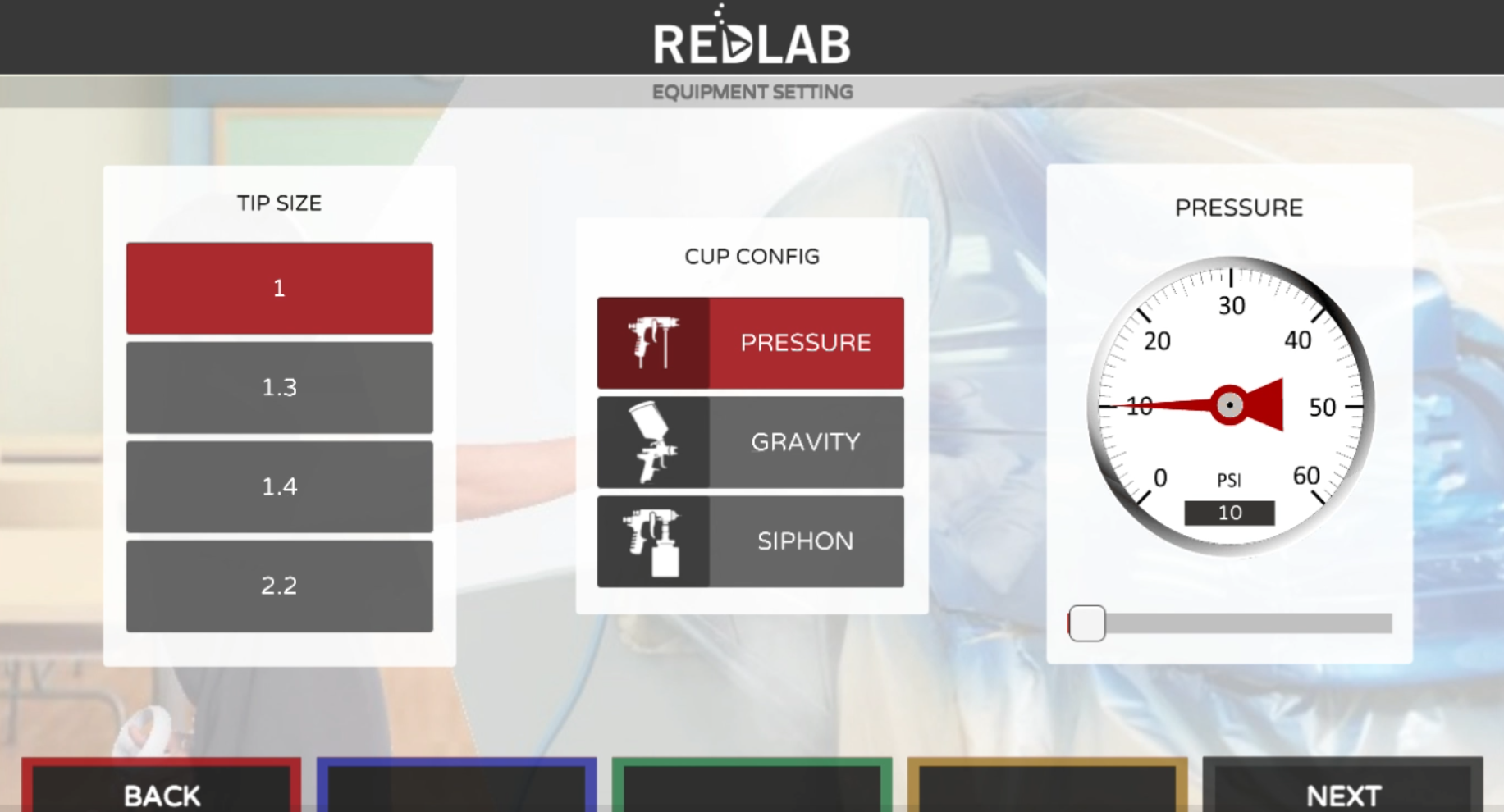
Task: Select the pressure-feed spray gun icon
Action: click(x=652, y=342)
